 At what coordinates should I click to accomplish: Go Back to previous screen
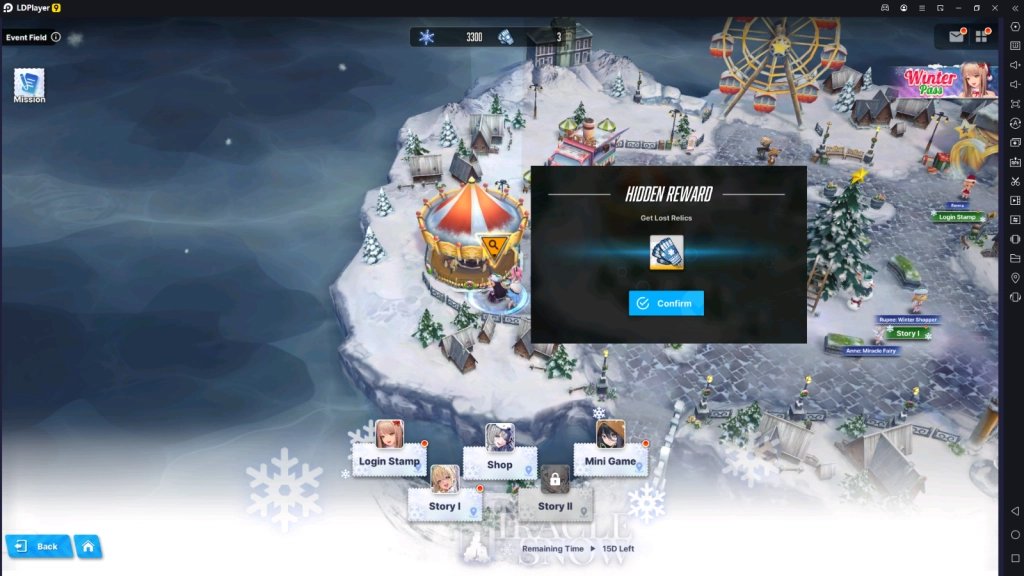pyautogui.click(x=38, y=546)
